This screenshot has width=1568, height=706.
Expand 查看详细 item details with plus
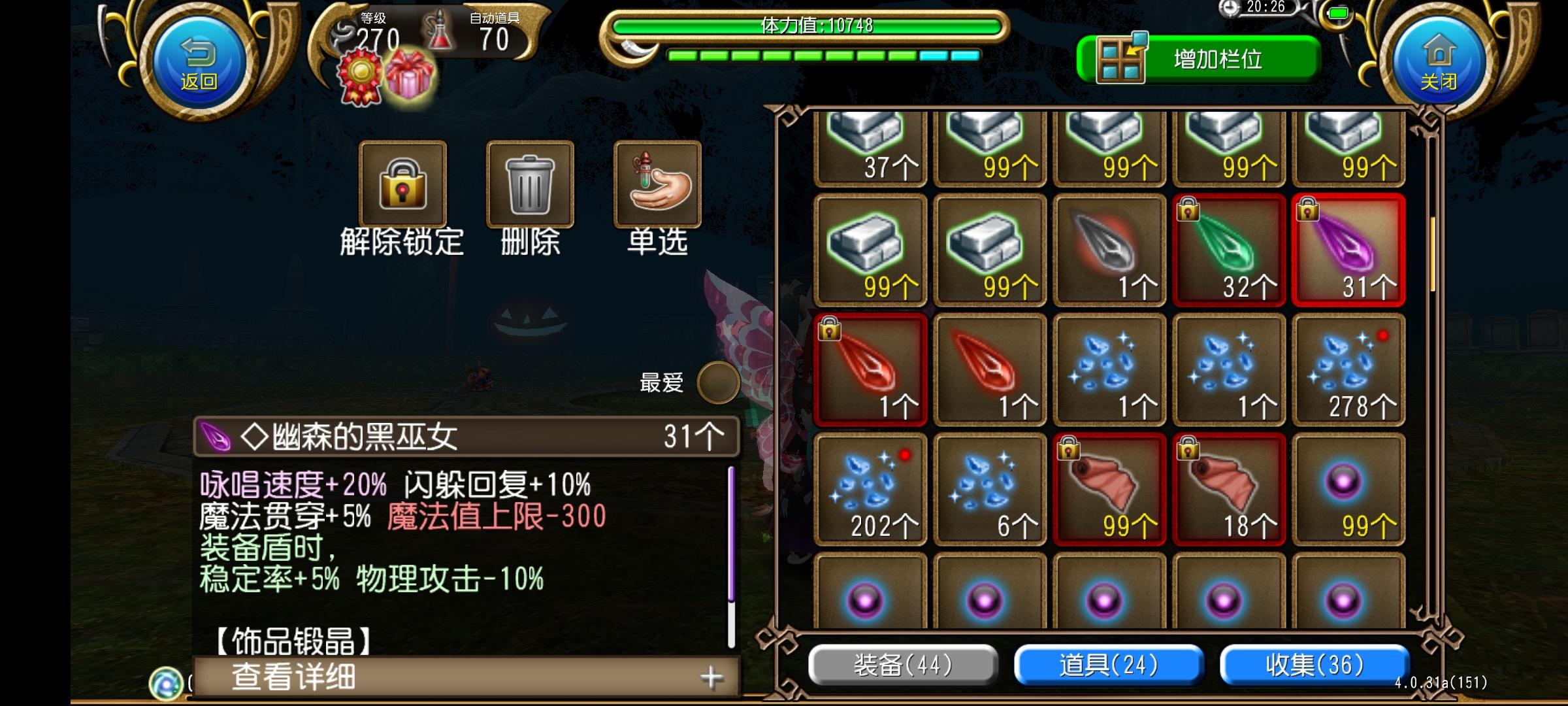click(711, 678)
